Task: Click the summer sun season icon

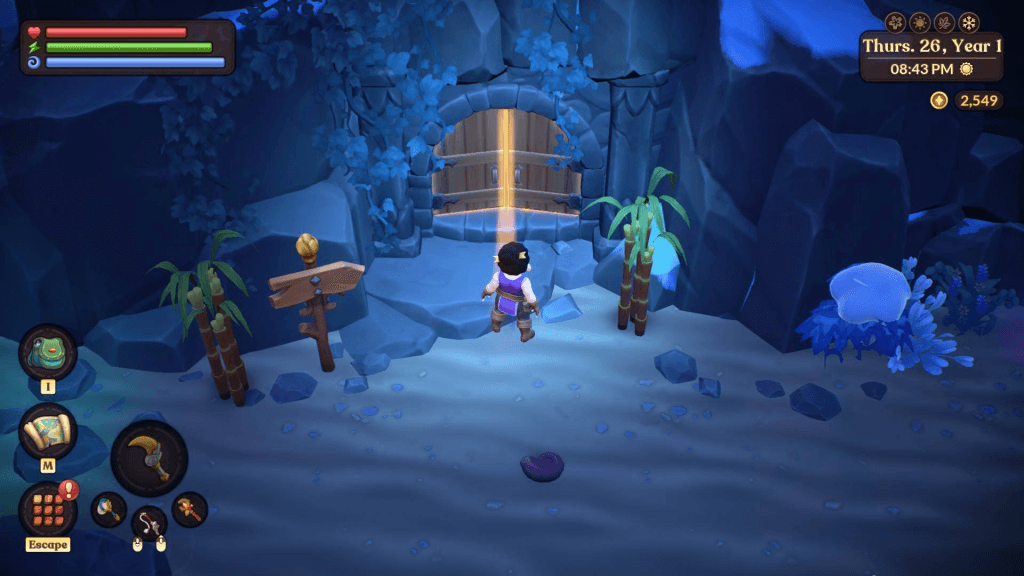Action: point(920,22)
